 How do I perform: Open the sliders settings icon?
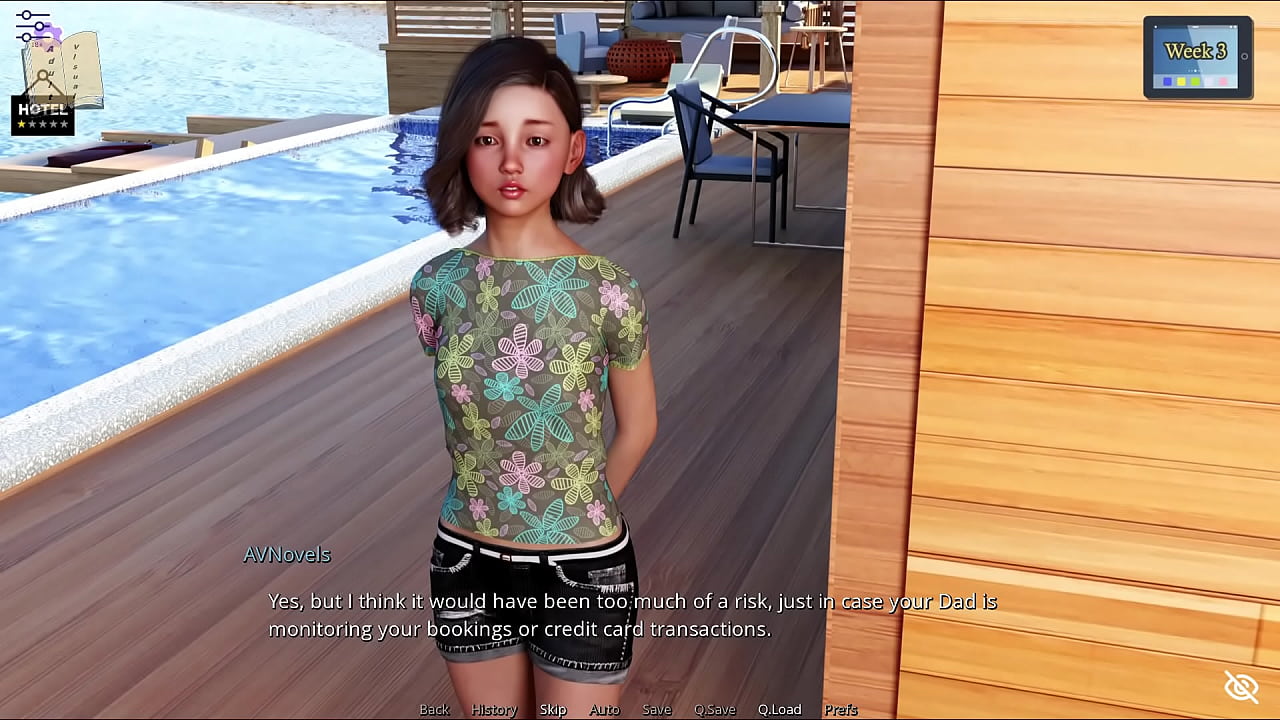32,25
